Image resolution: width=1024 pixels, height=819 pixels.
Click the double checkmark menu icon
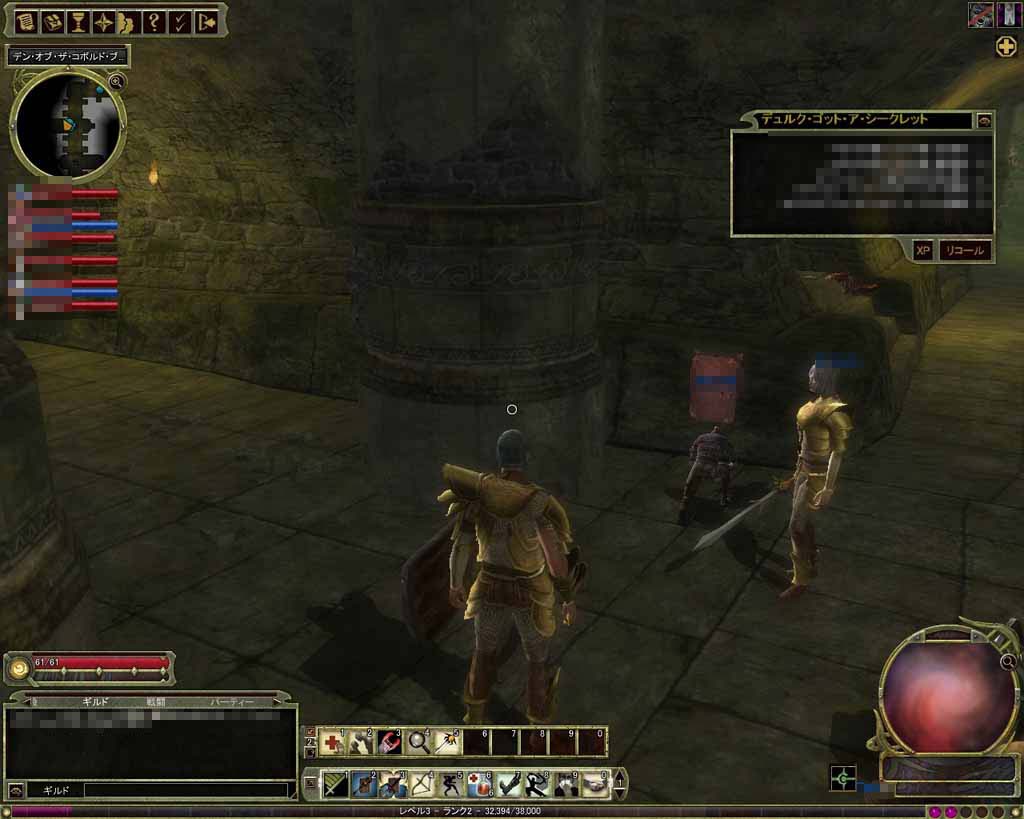tap(179, 20)
